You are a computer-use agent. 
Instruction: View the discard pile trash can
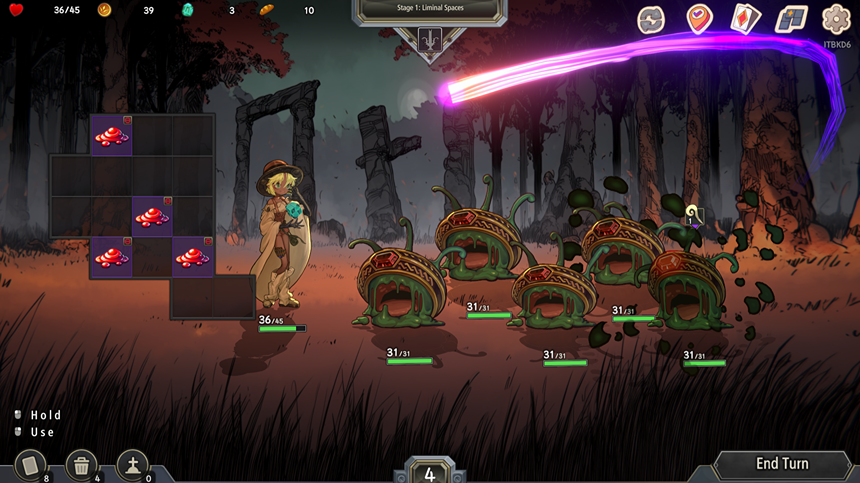point(82,465)
